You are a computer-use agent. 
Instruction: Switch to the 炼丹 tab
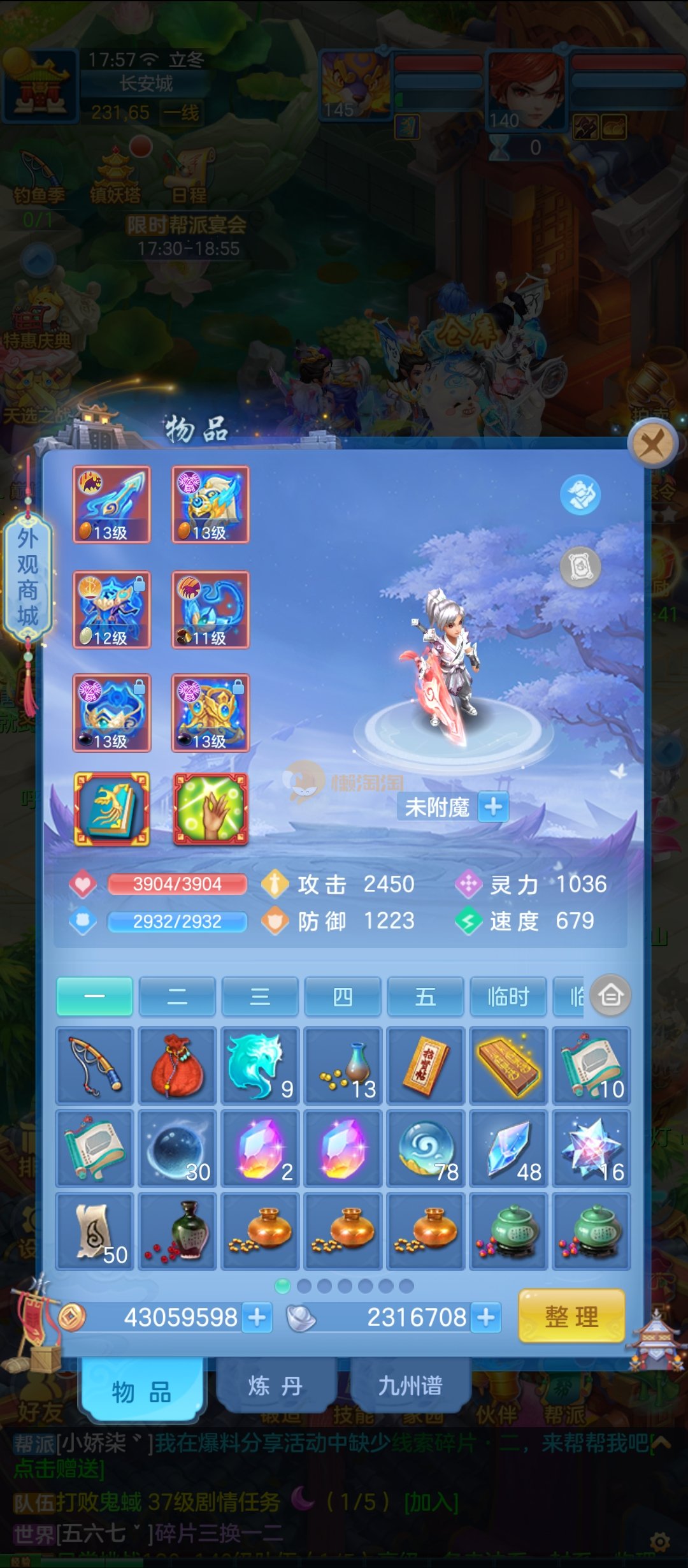275,1385
